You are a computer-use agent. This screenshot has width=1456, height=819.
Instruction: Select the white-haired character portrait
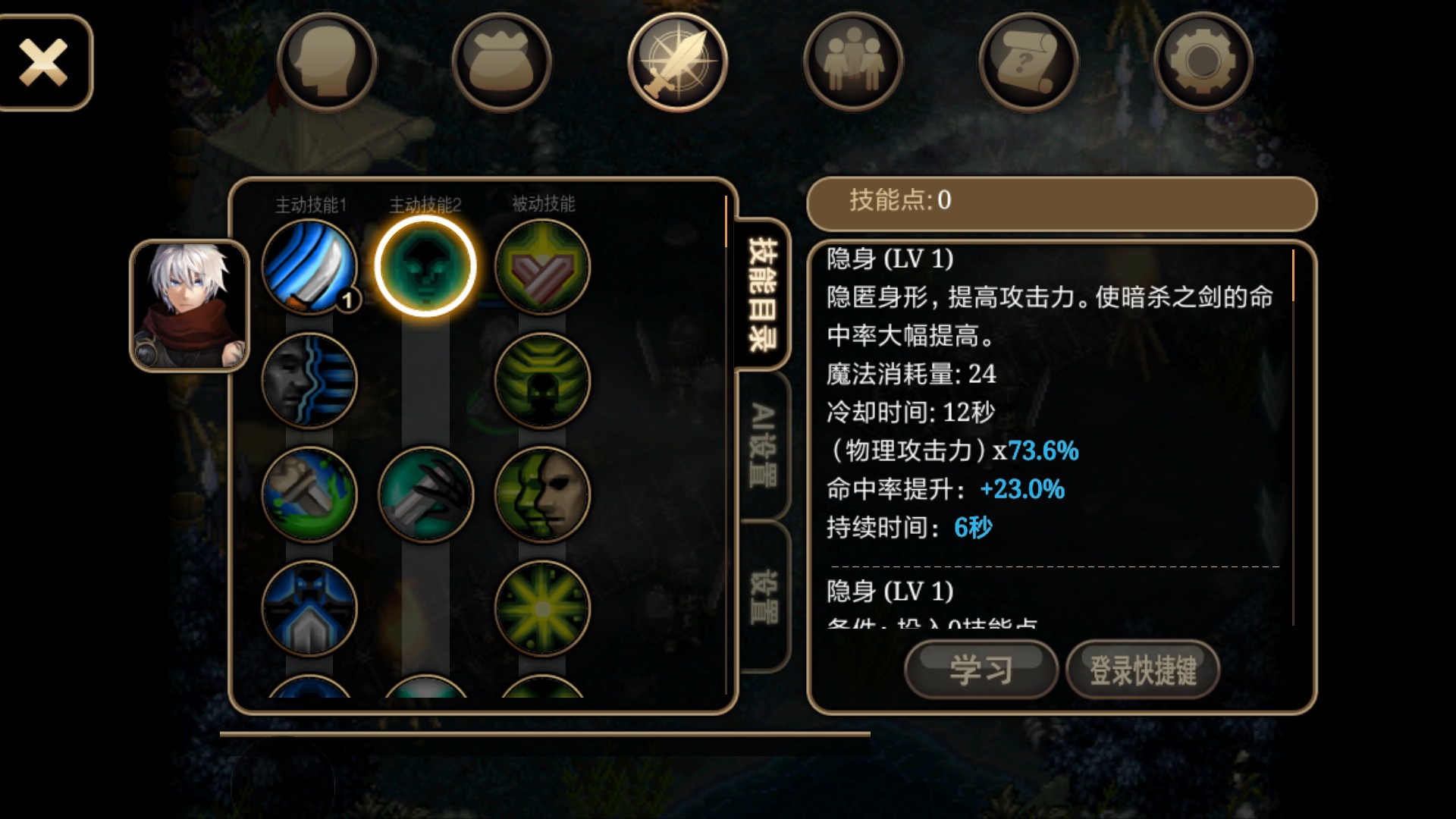(190, 306)
